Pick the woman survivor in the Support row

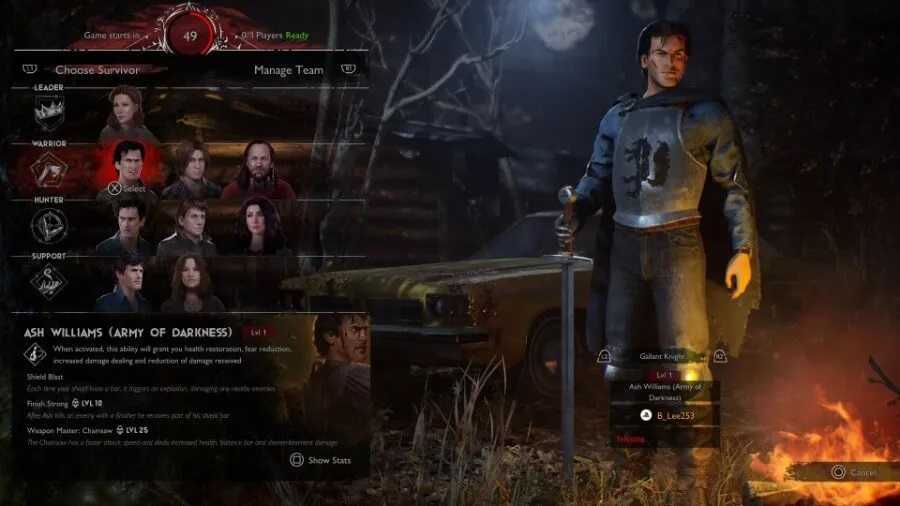[x=190, y=281]
